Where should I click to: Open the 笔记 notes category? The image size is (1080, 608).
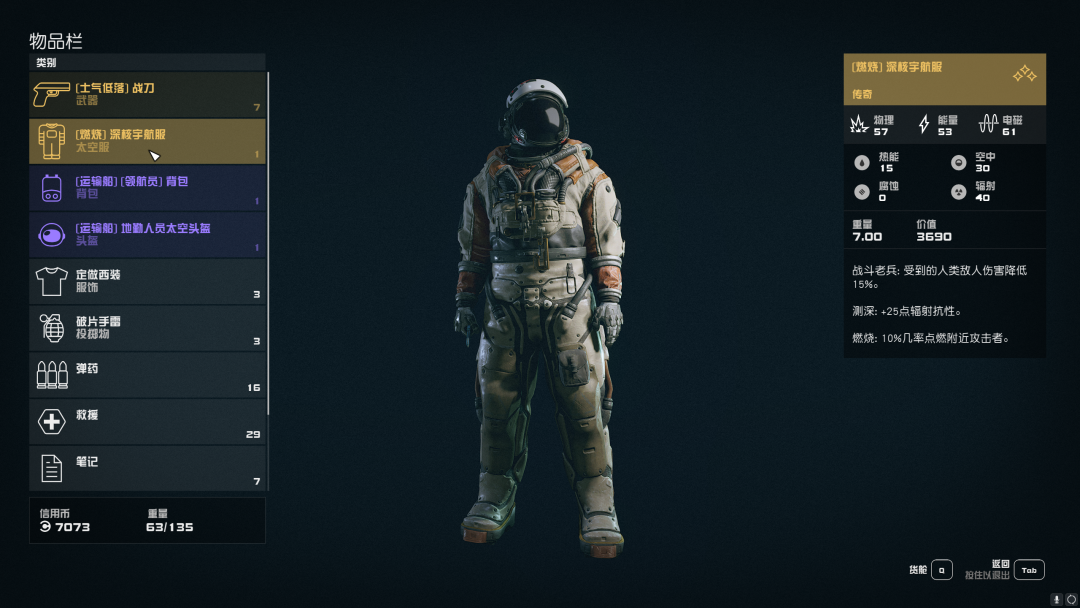click(148, 468)
